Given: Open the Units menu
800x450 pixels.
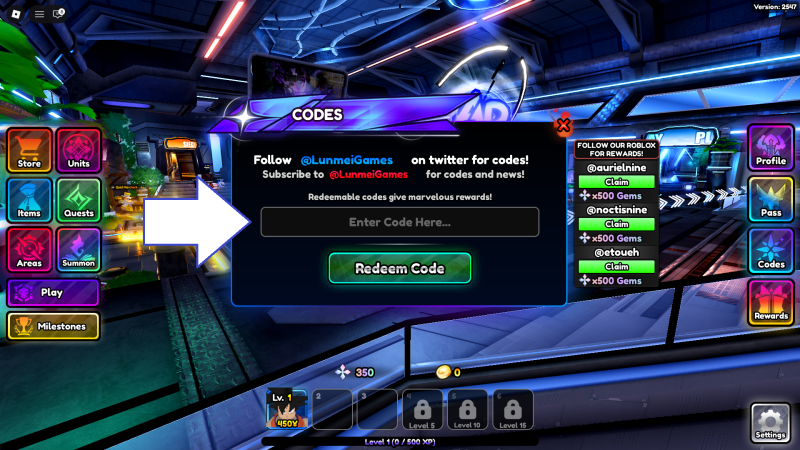Looking at the screenshot, I should [x=79, y=150].
